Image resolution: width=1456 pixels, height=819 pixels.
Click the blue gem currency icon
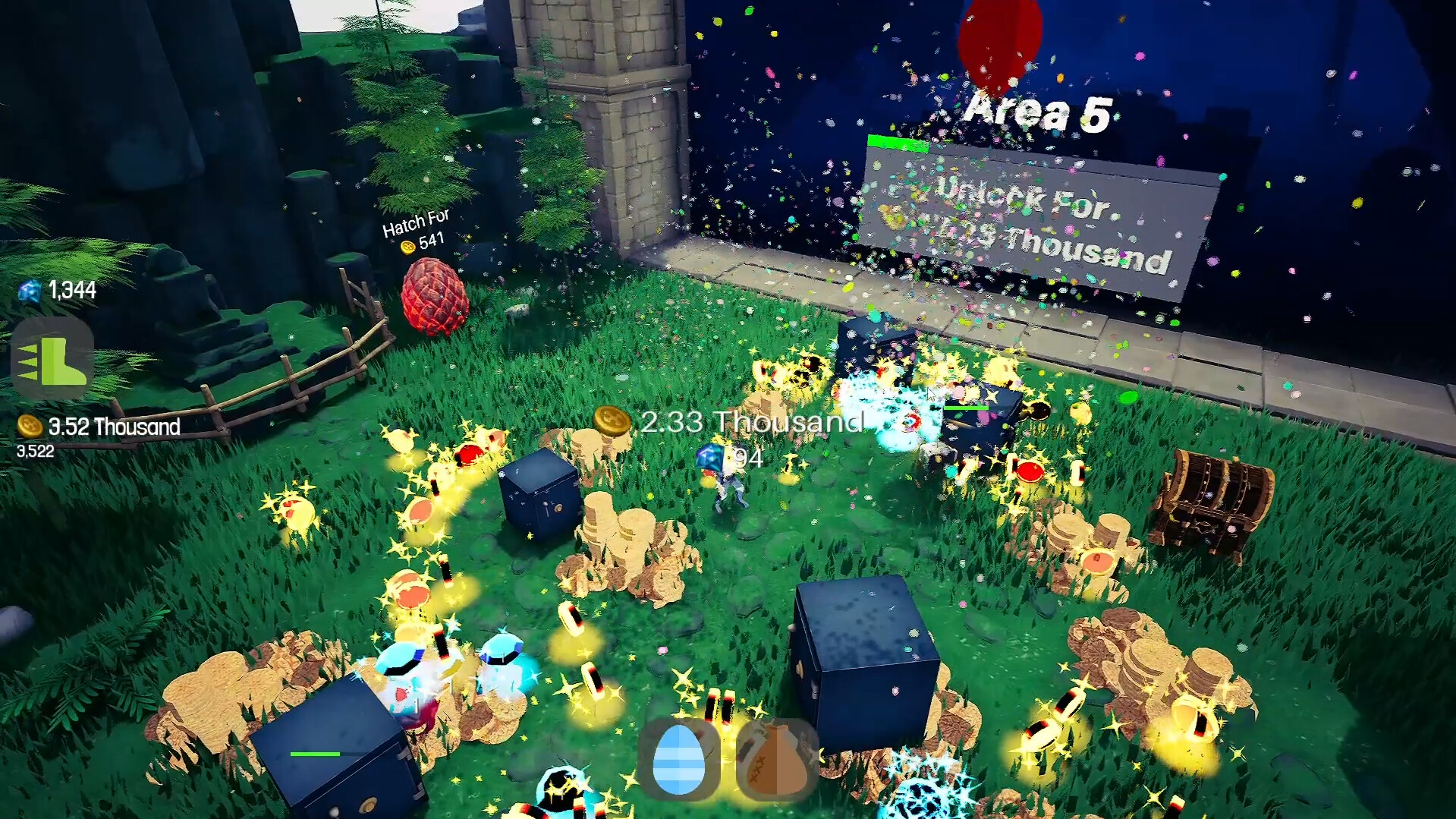(29, 290)
